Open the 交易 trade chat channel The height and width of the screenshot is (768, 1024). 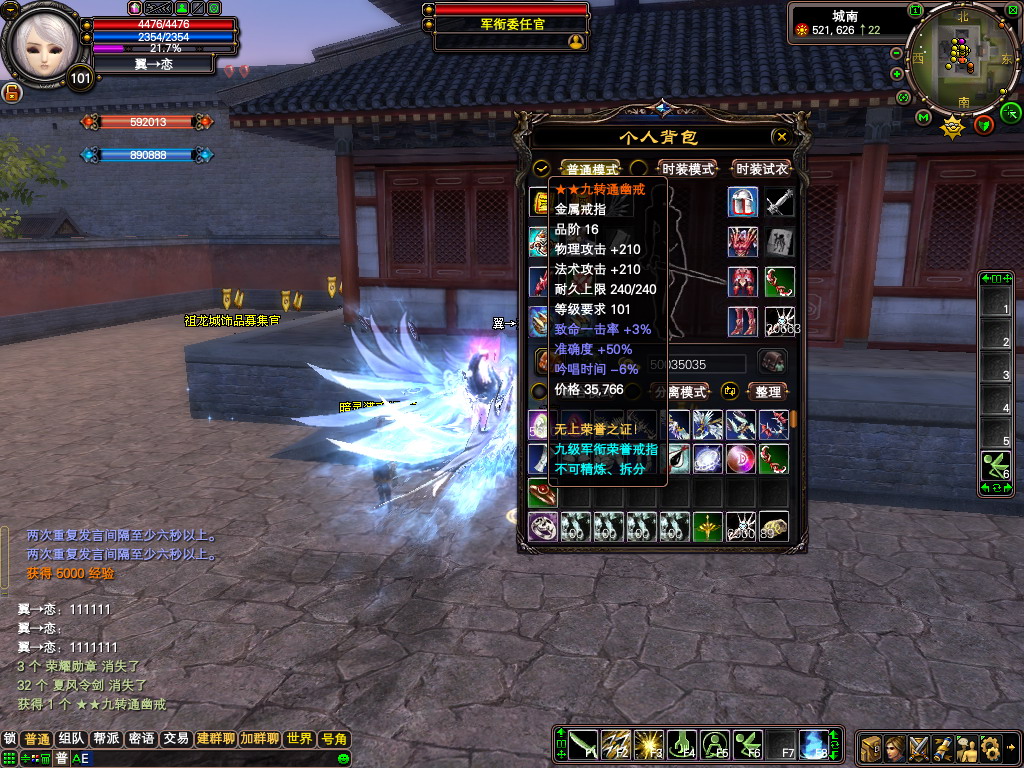pos(176,739)
